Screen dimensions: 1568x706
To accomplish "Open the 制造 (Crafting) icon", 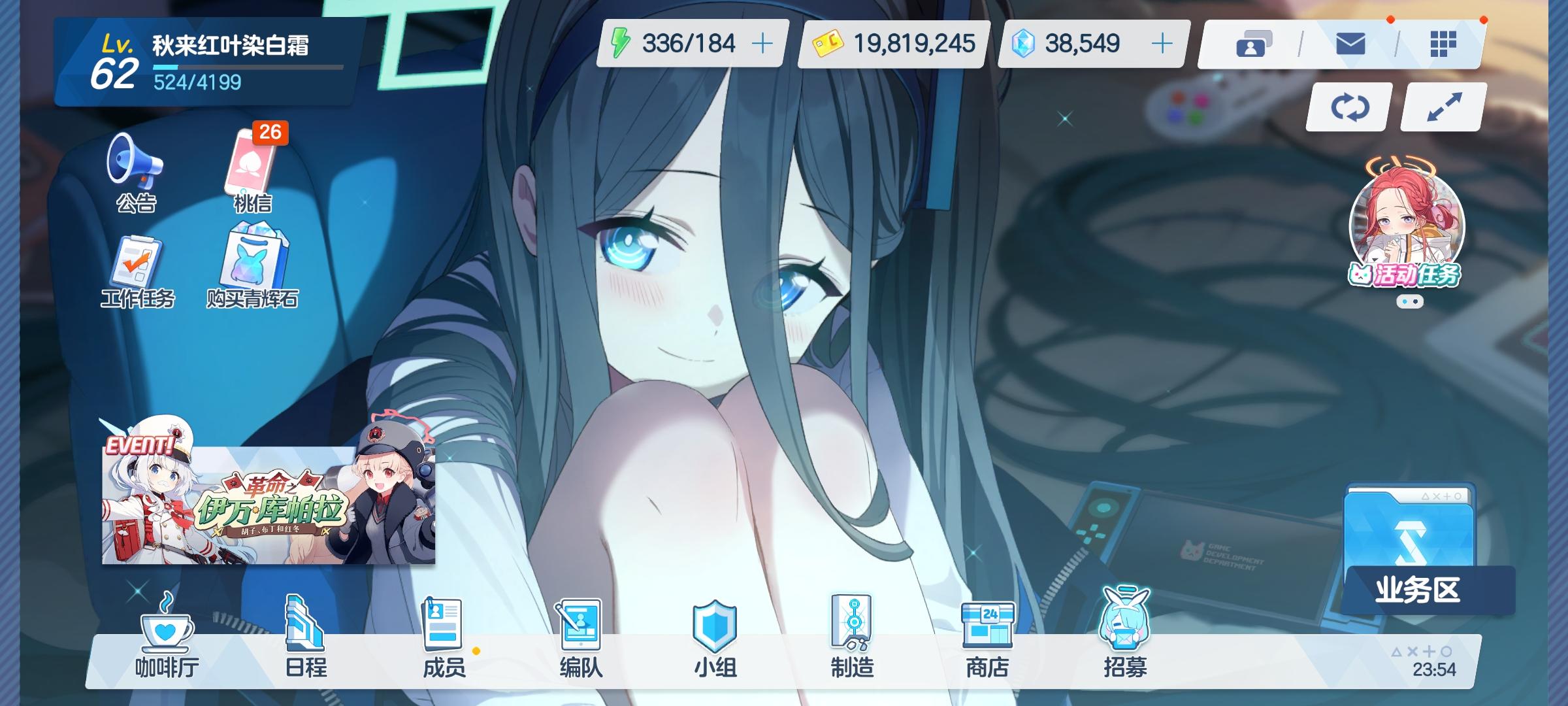I will (x=853, y=644).
